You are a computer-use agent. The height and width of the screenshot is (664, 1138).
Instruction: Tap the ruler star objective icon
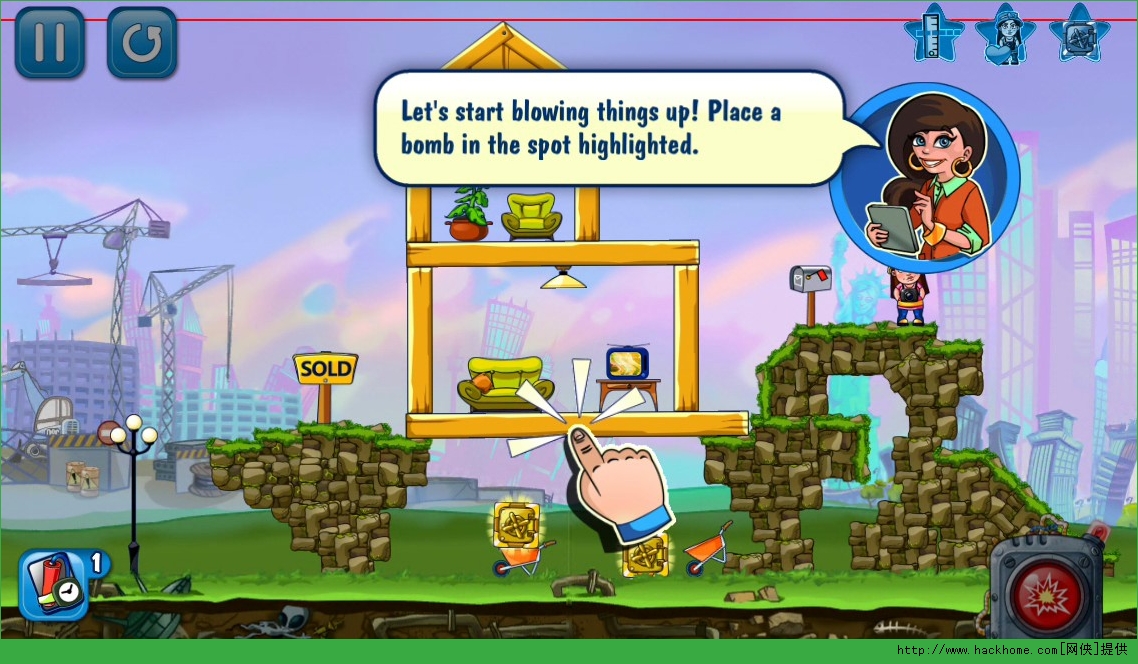(x=934, y=34)
